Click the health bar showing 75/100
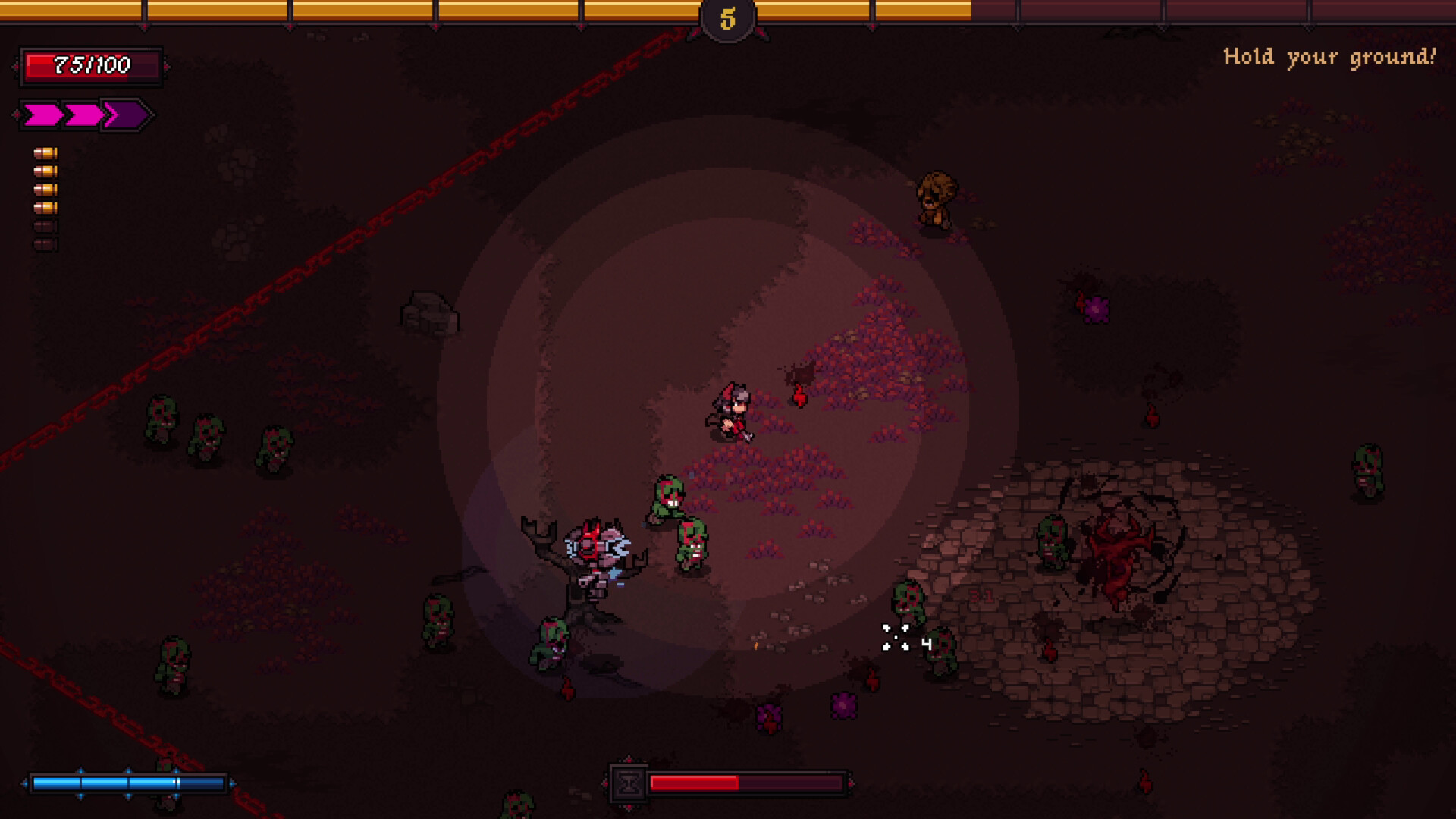Image resolution: width=1456 pixels, height=819 pixels. click(89, 65)
